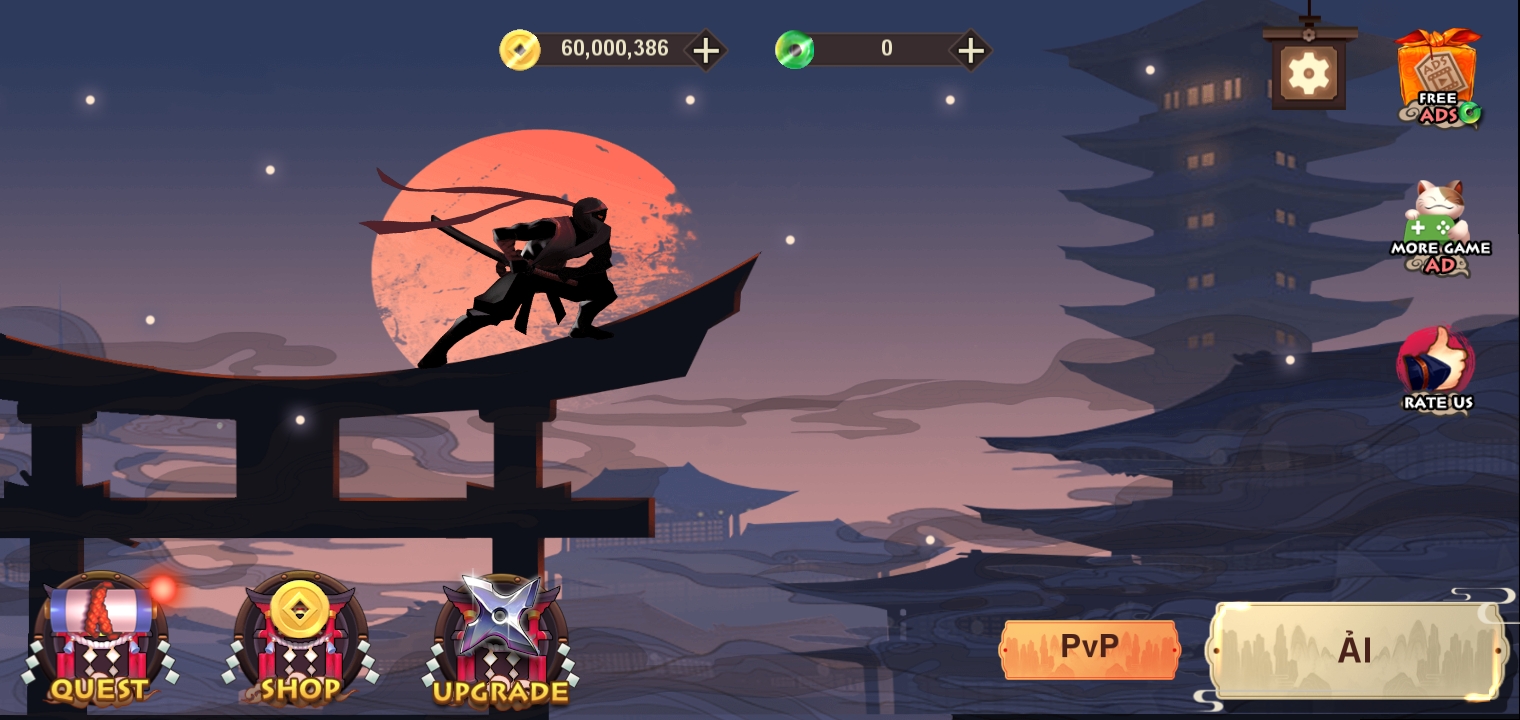This screenshot has height=720, width=1520.
Task: Select the ẢI stage mode button
Action: pos(1356,651)
